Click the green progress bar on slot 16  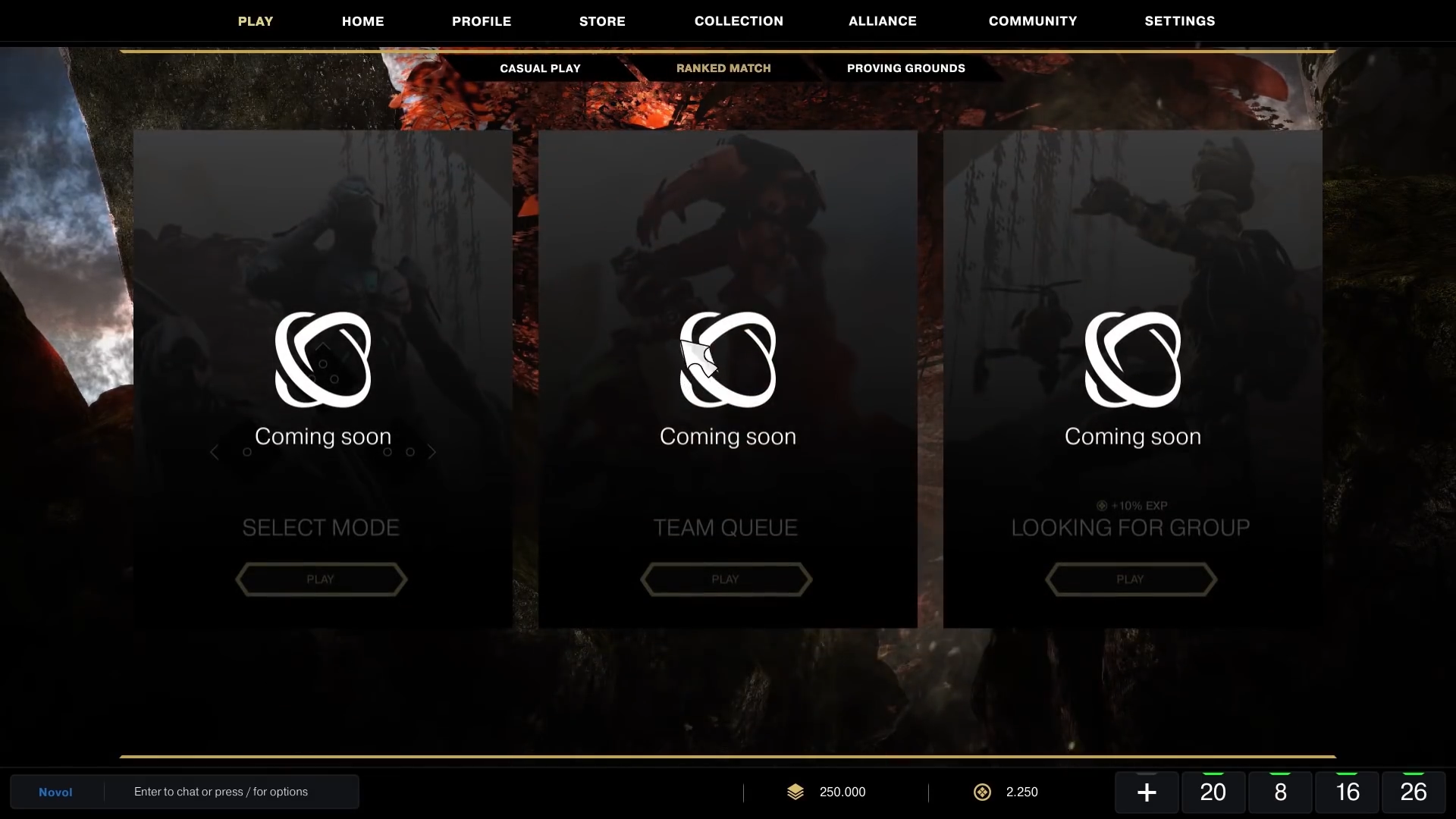[1347, 773]
